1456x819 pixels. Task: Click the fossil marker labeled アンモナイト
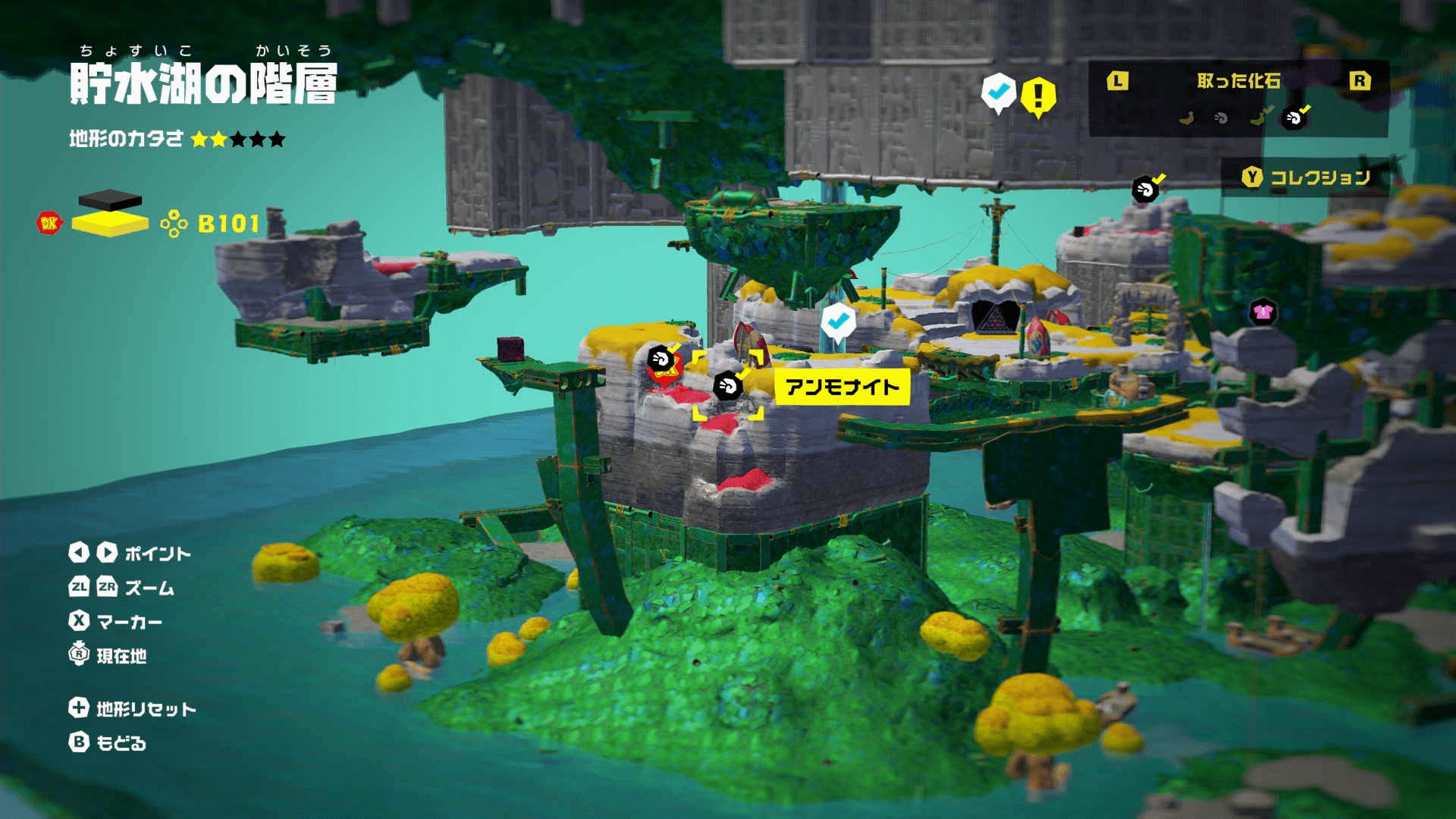(x=728, y=386)
